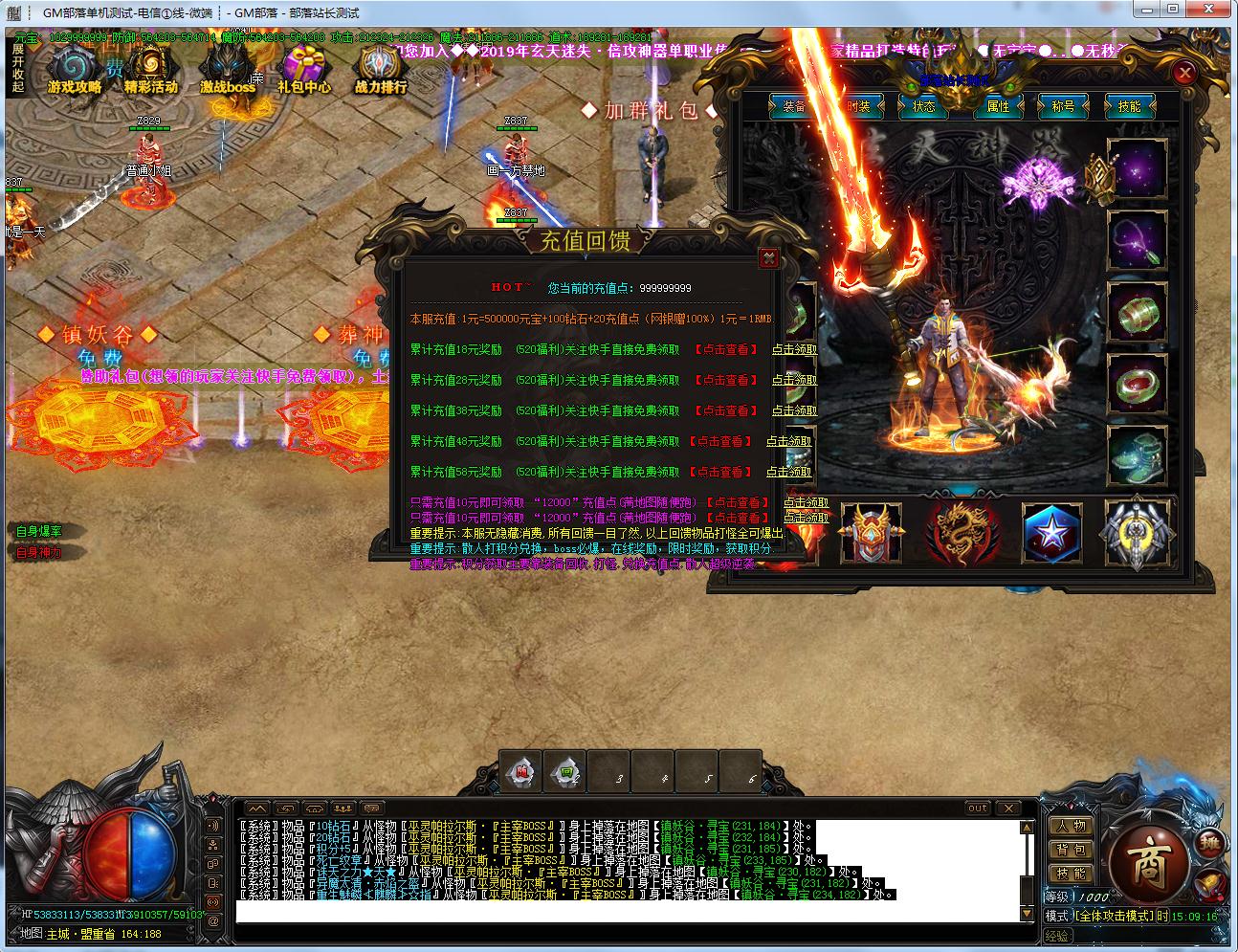Claim the 累计充值28元 reward
The width and height of the screenshot is (1238, 952).
794,381
